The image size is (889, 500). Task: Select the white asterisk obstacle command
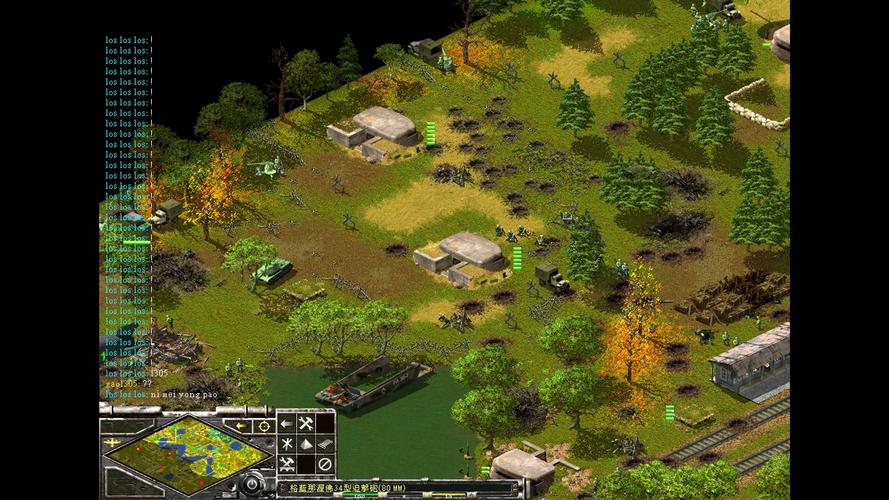287,444
